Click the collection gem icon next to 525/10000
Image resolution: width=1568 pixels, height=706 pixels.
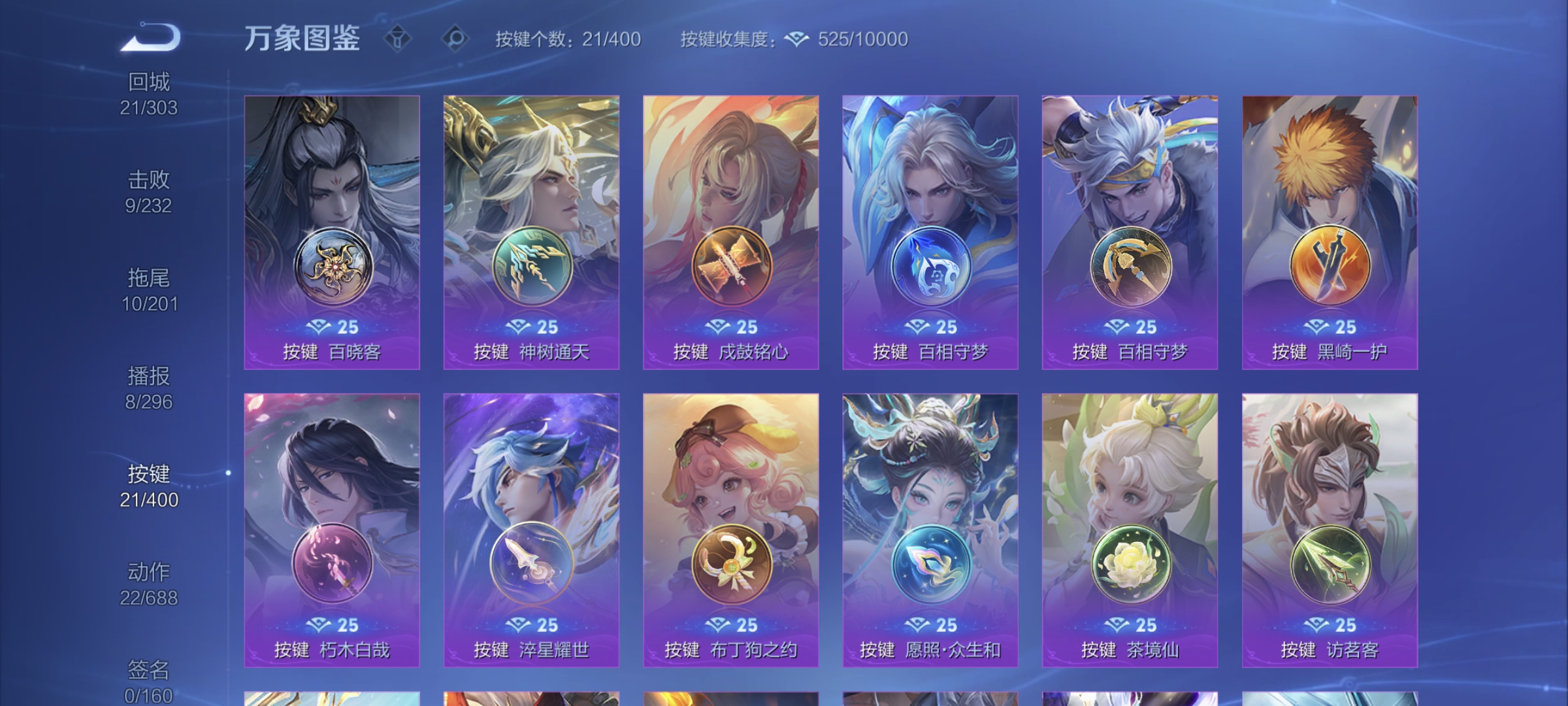(796, 39)
